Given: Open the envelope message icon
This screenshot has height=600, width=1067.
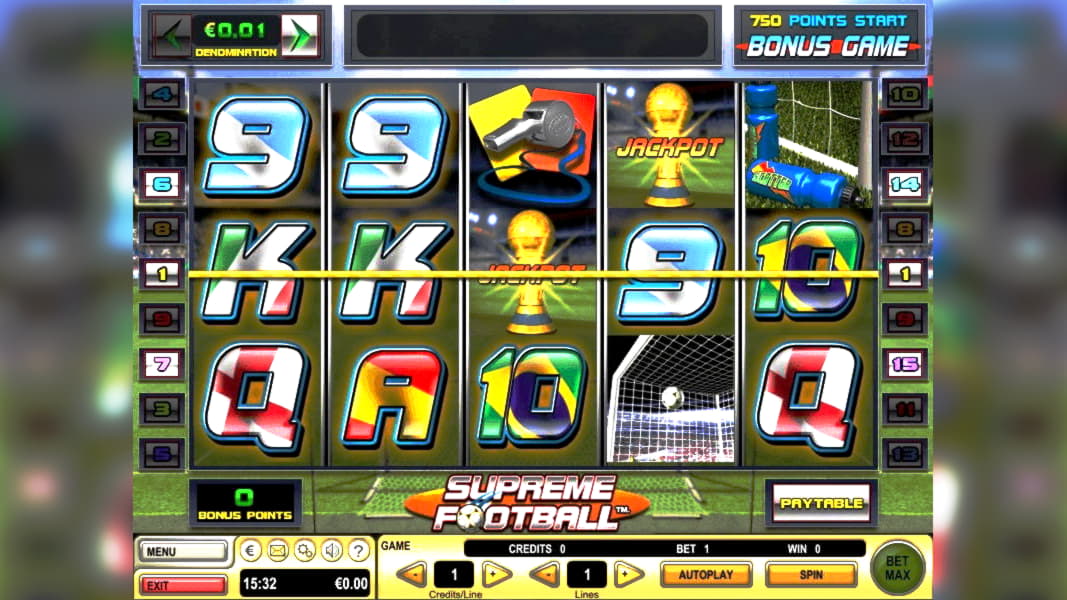Looking at the screenshot, I should point(278,550).
